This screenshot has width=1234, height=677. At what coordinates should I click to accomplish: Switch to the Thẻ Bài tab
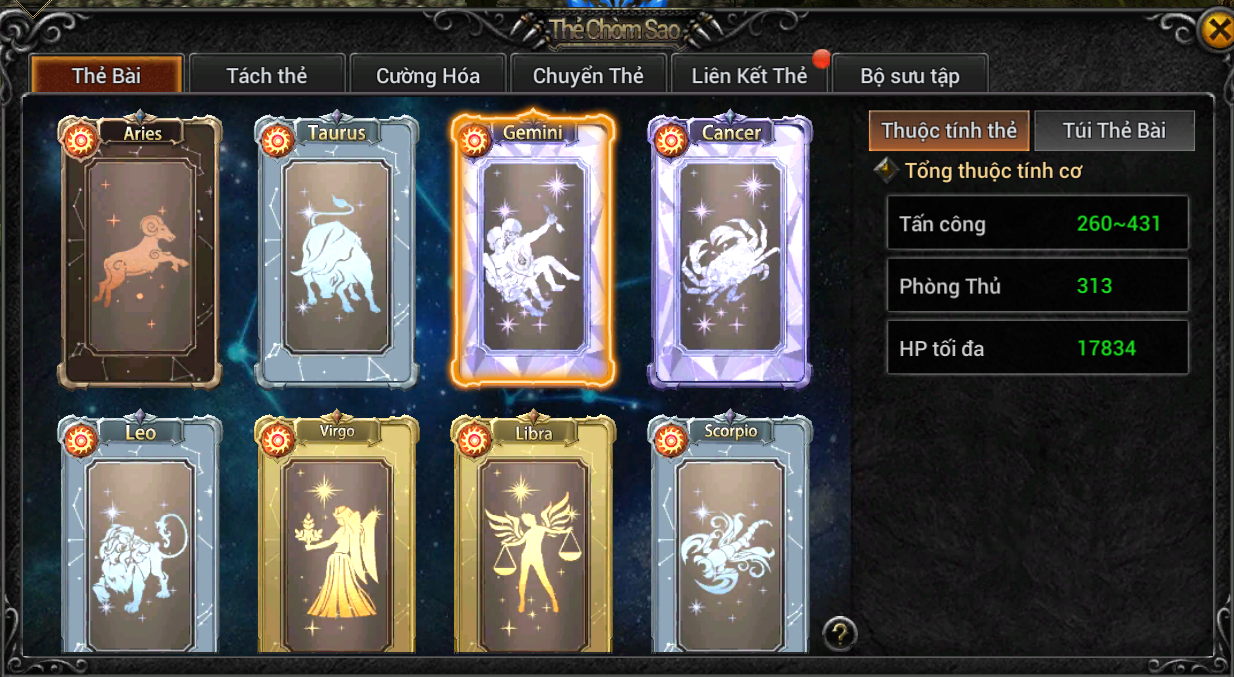pyautogui.click(x=106, y=76)
